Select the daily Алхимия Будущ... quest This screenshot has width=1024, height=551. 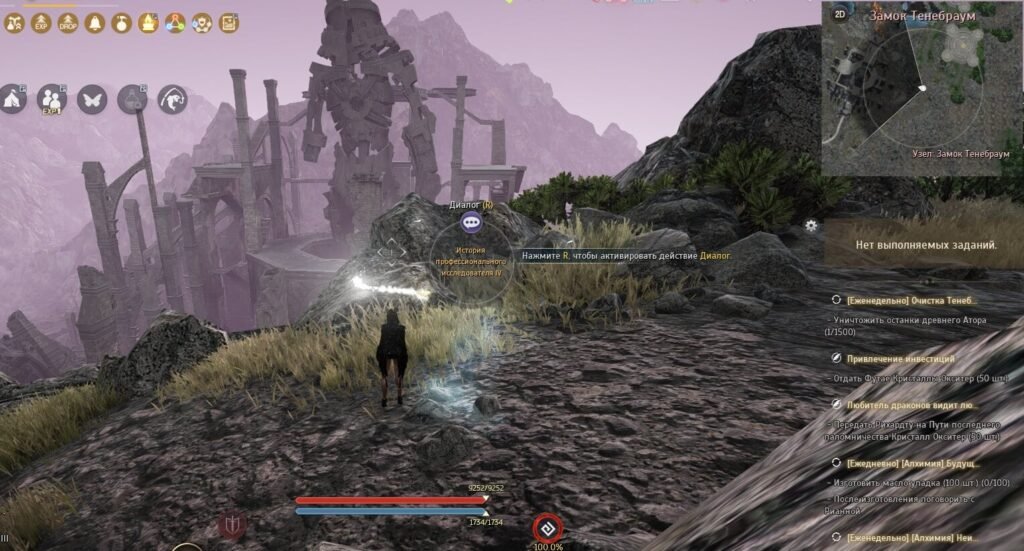point(913,464)
